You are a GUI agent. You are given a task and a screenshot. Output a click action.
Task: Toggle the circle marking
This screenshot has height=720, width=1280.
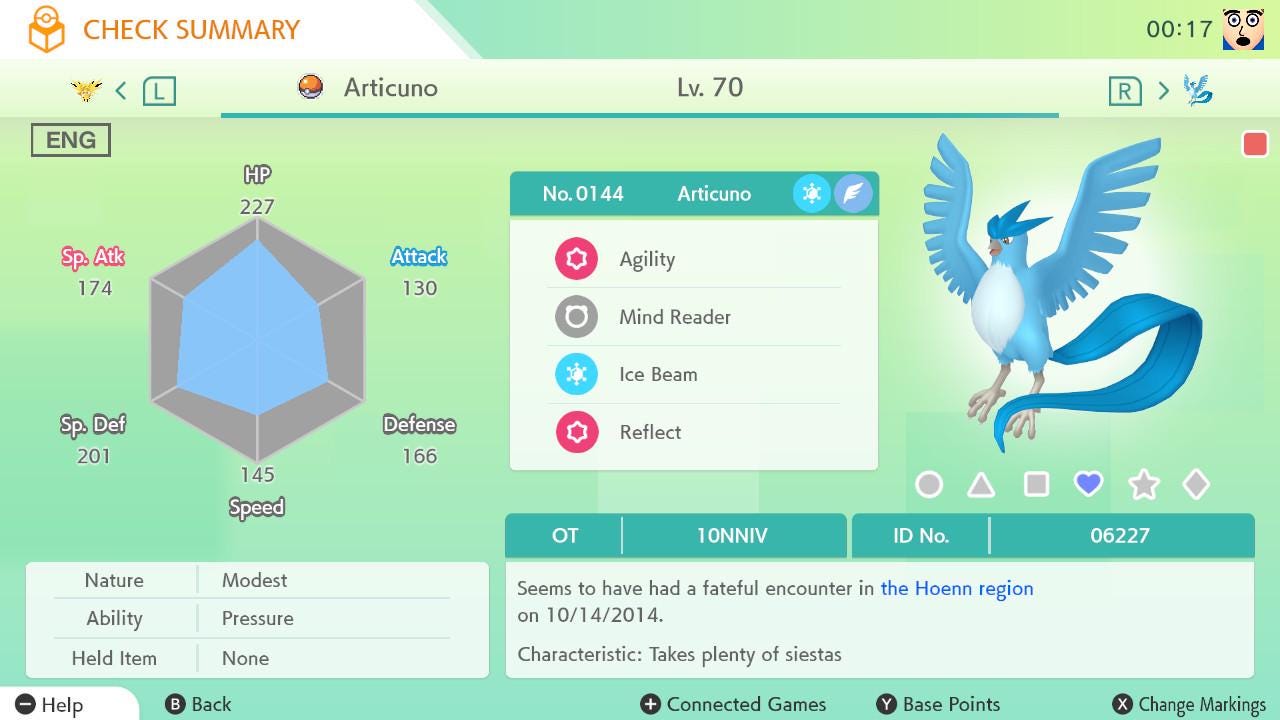929,485
